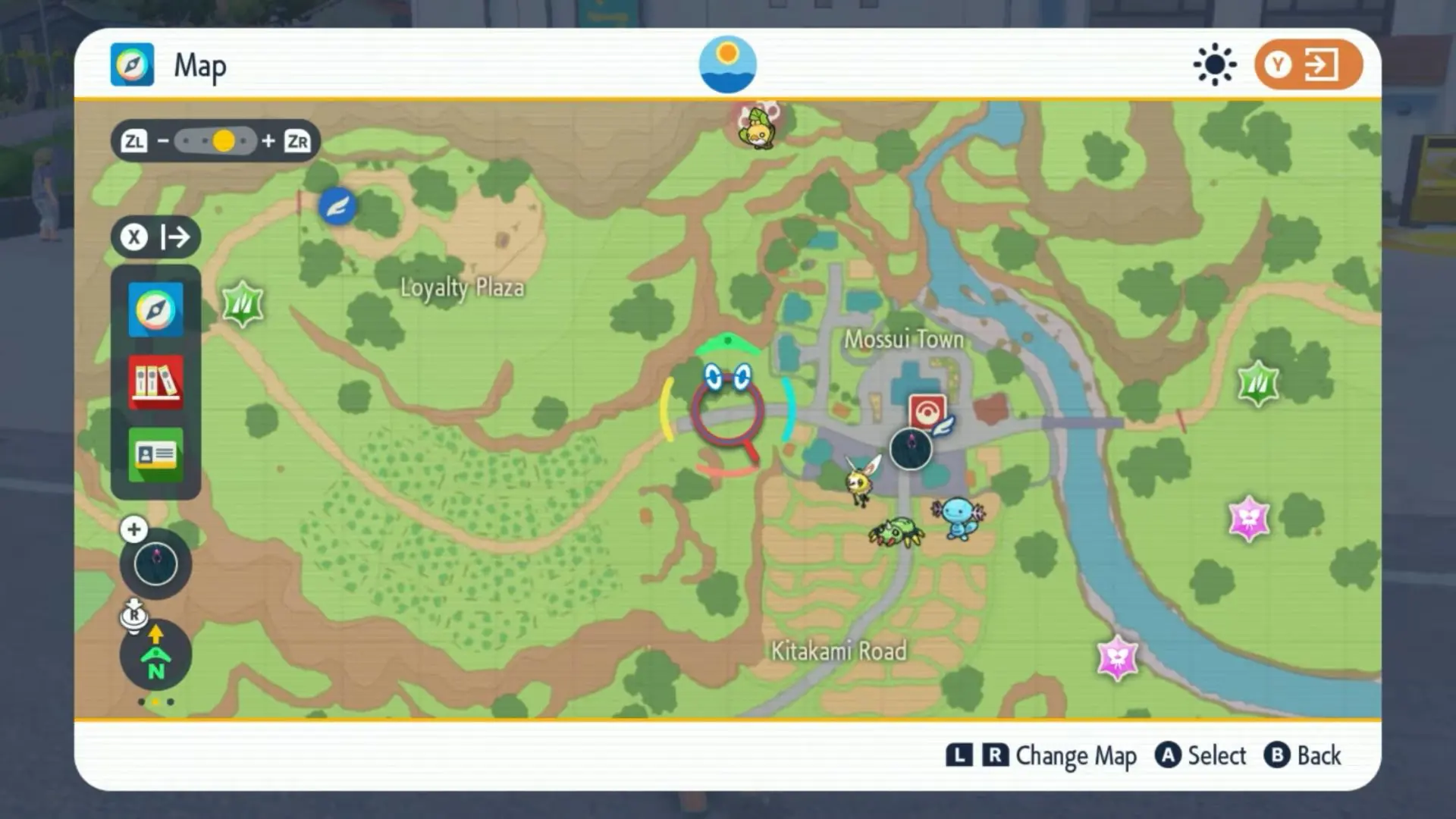Close the map with the exit button
The width and height of the screenshot is (1456, 819).
pyautogui.click(x=1308, y=64)
